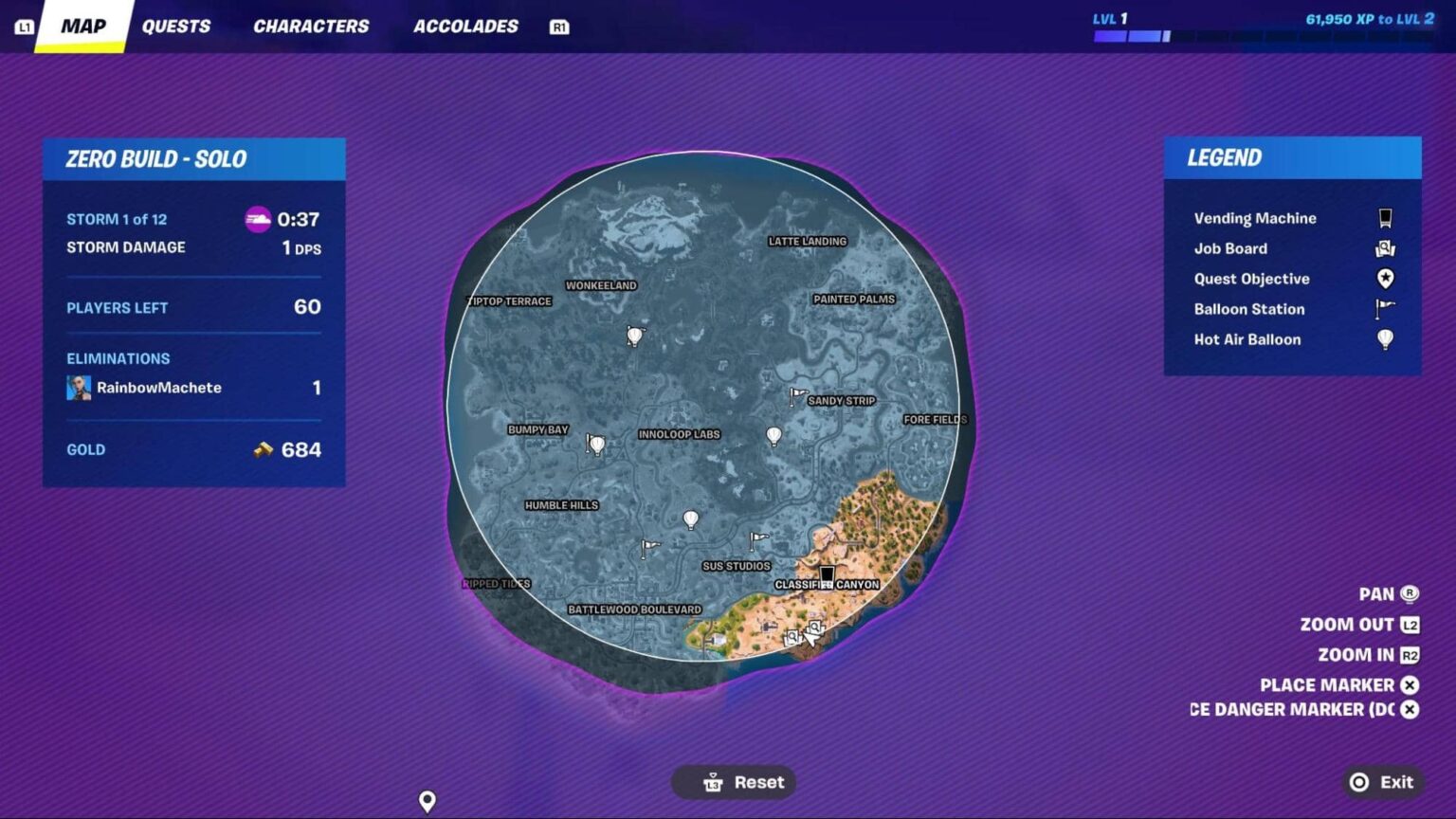Click the Hot Air Balloon icon in the Legend

tap(1386, 339)
